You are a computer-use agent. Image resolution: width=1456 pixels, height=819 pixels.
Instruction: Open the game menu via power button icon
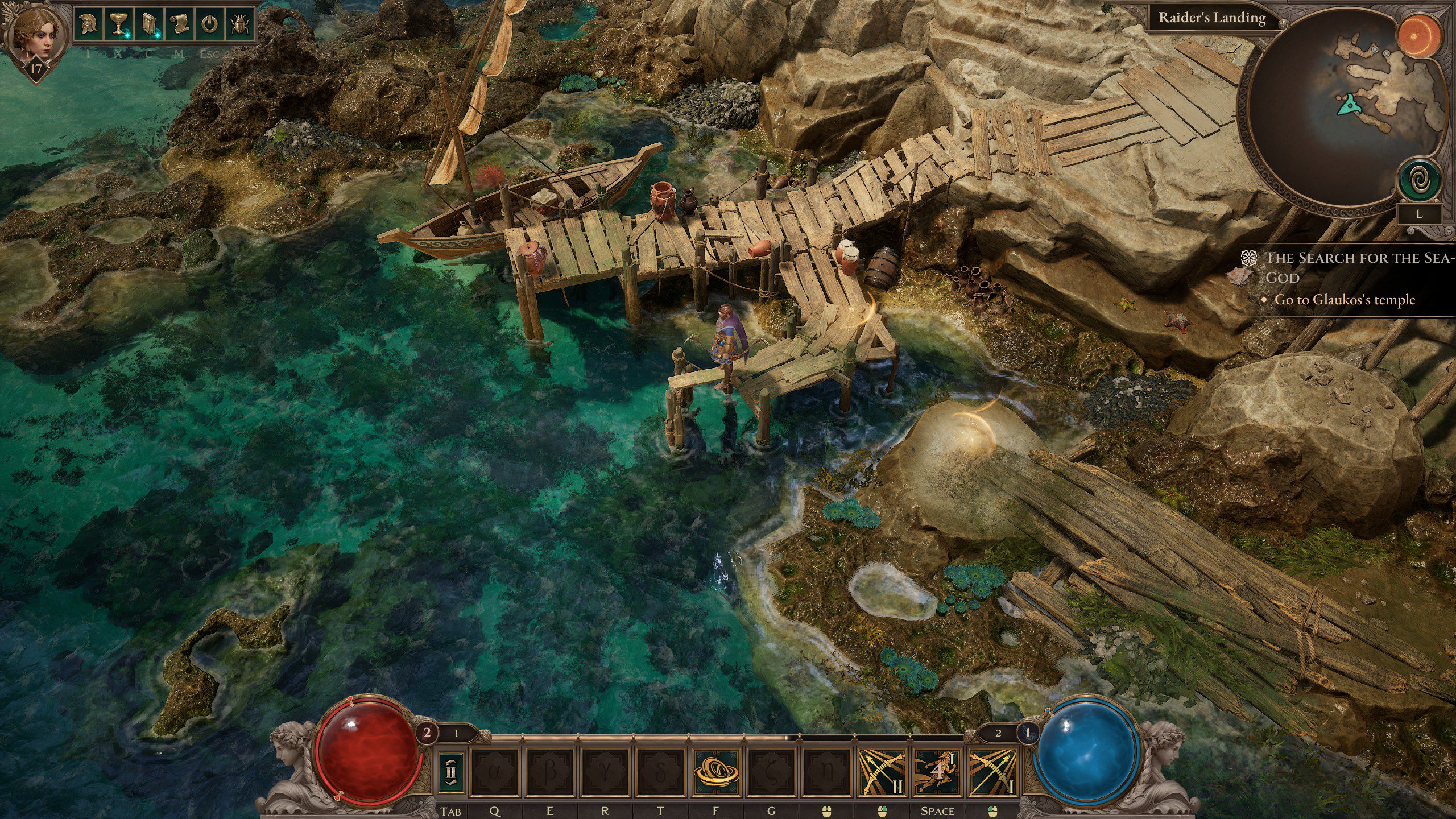[x=209, y=23]
